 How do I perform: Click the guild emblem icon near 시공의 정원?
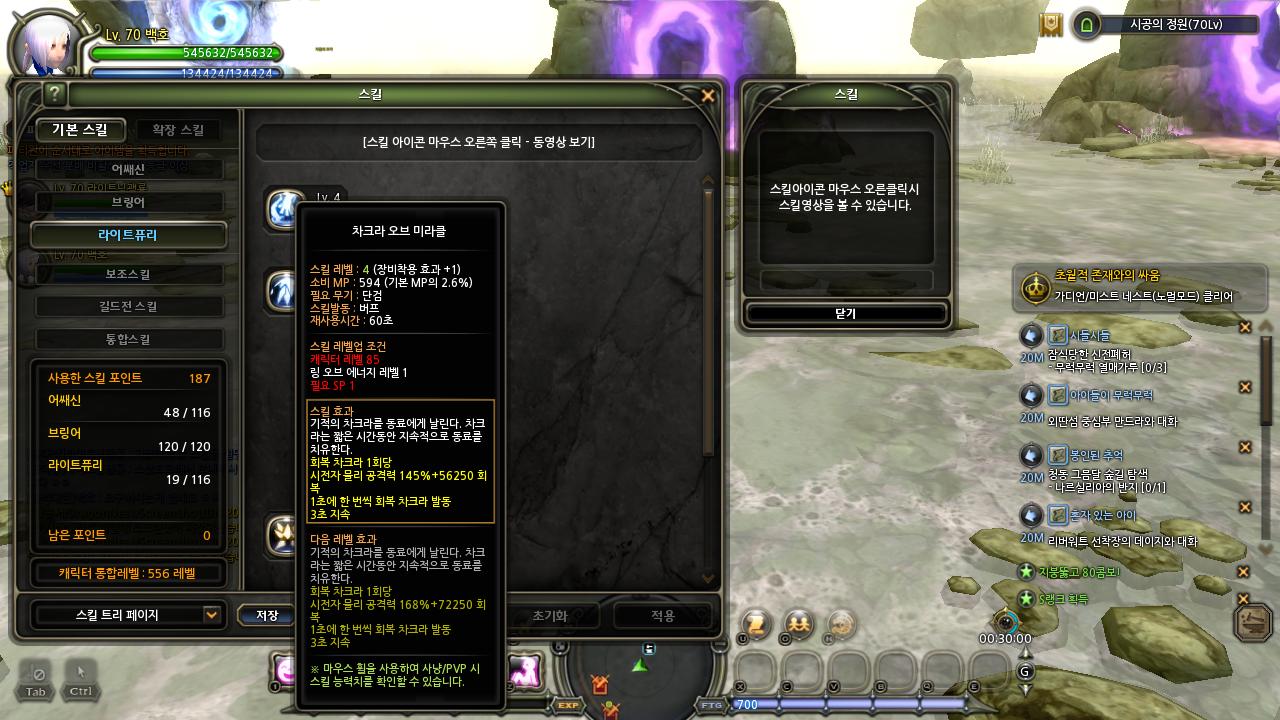[x=1051, y=25]
